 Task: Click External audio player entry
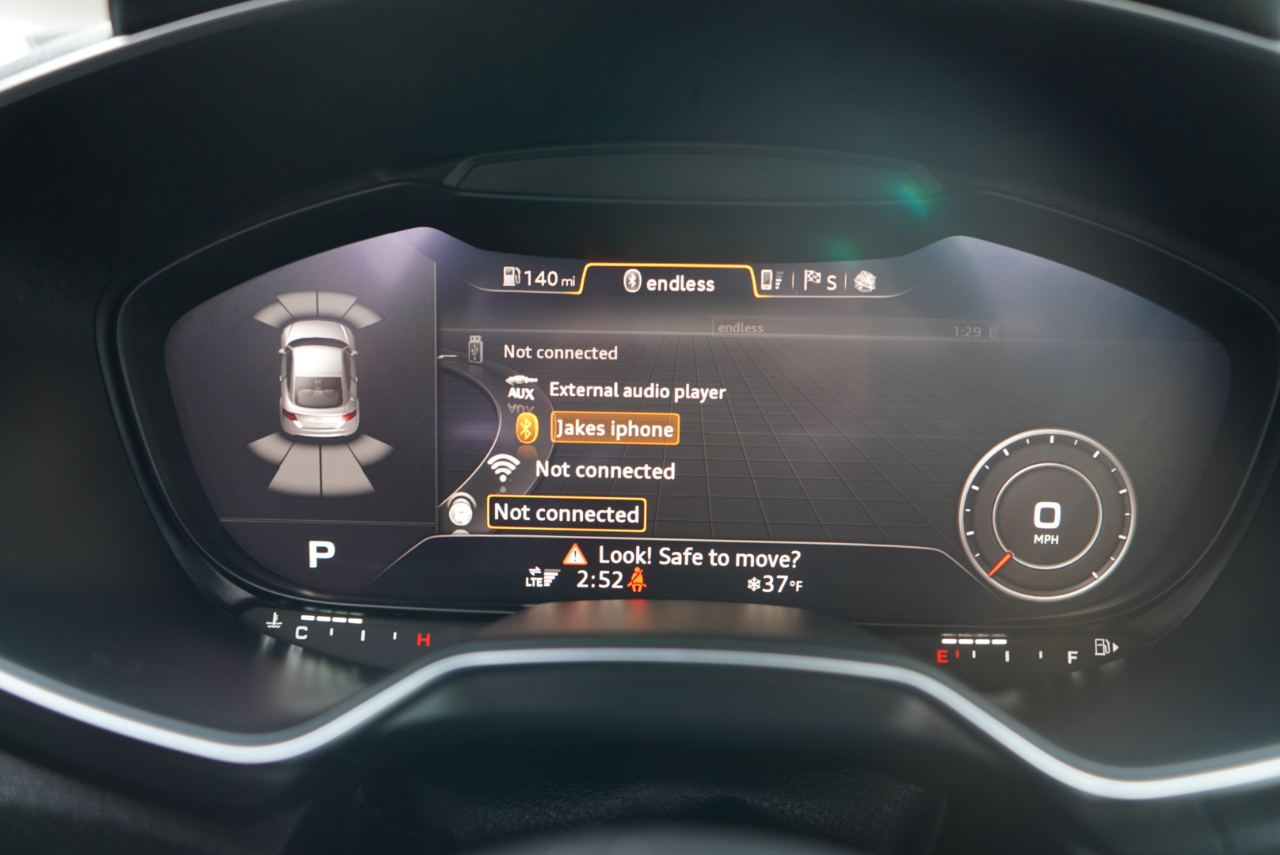tap(640, 391)
